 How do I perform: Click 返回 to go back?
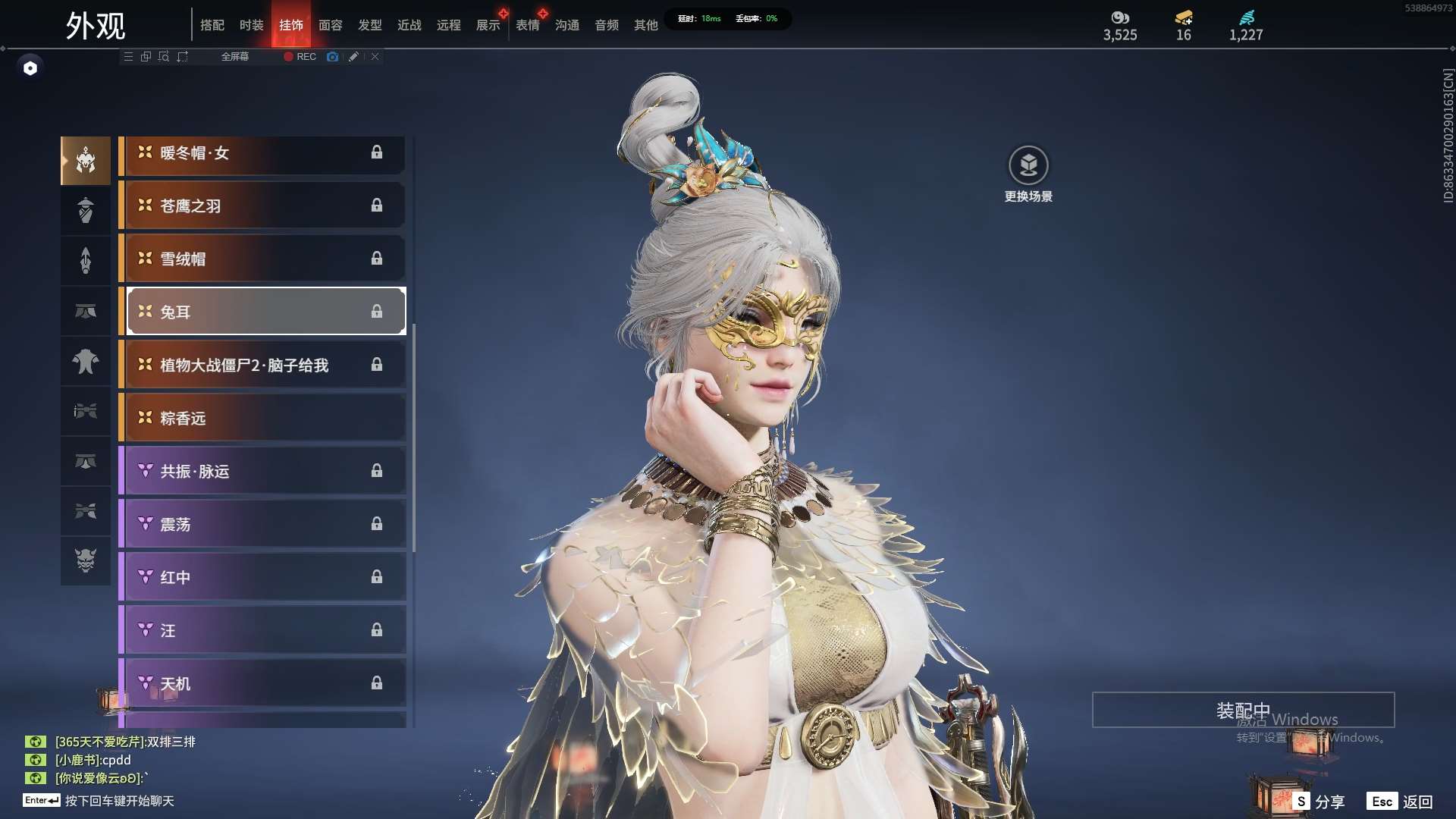pos(1401,802)
